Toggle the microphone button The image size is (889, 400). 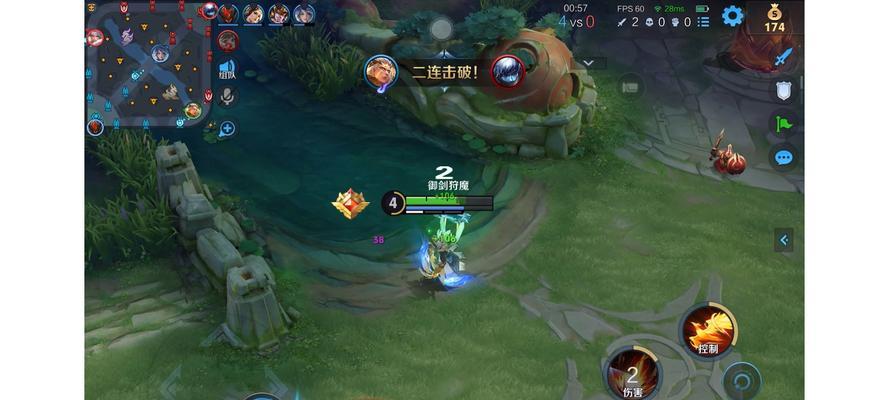click(x=227, y=96)
